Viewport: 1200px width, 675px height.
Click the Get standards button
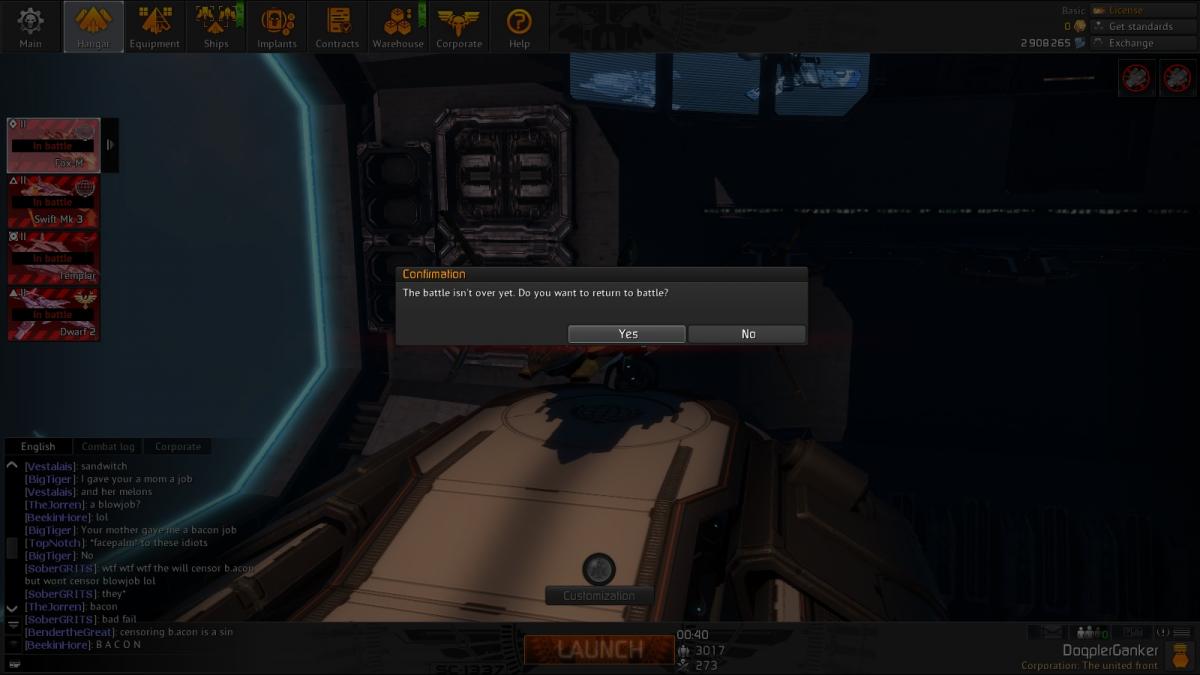click(x=1140, y=27)
